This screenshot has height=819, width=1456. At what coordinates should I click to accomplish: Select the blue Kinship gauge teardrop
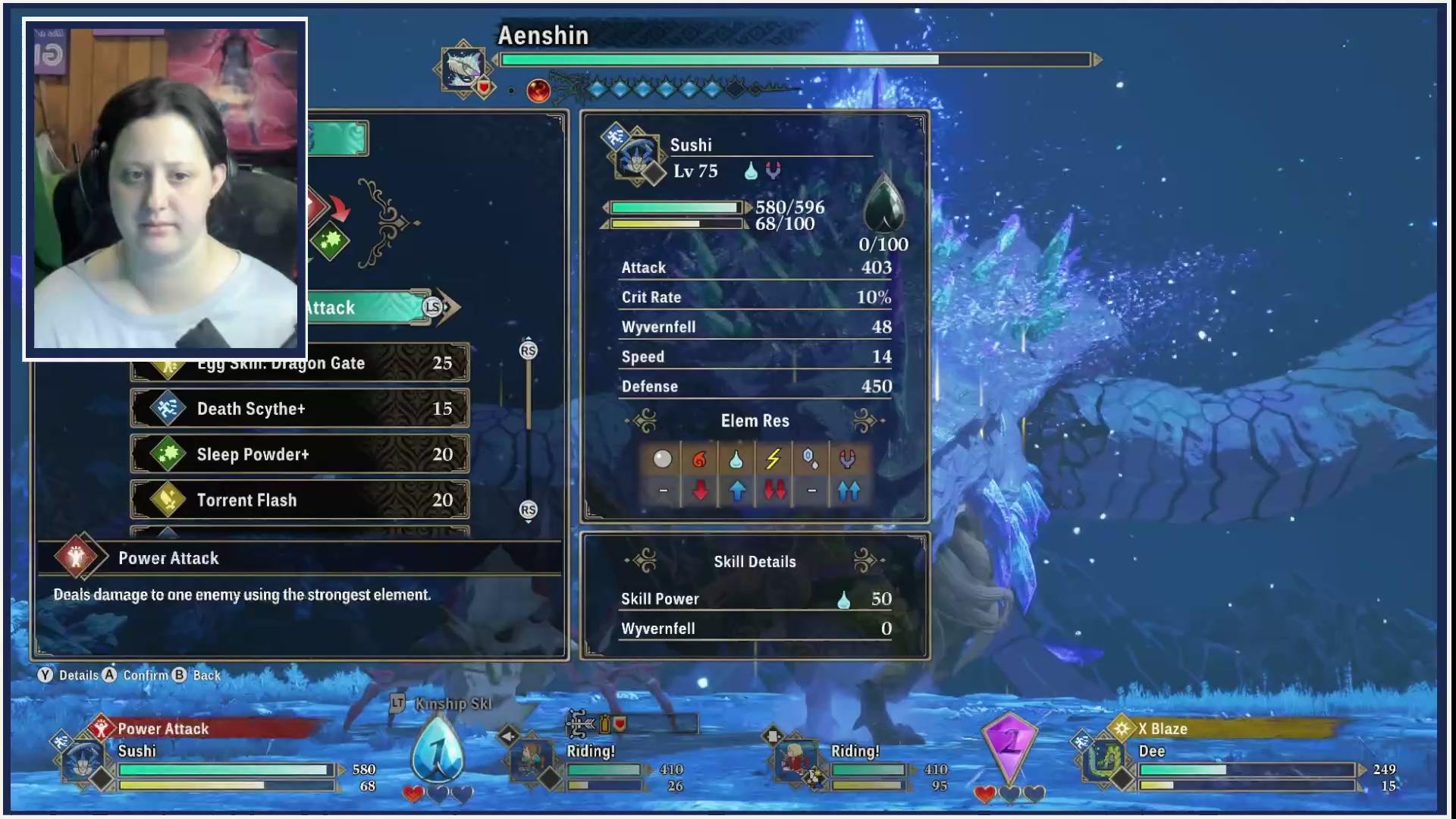point(438,749)
